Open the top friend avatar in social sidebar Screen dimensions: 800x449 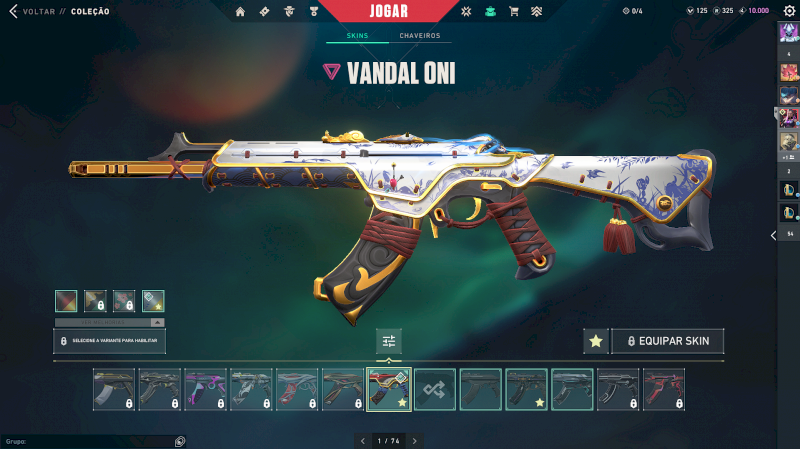coord(788,31)
